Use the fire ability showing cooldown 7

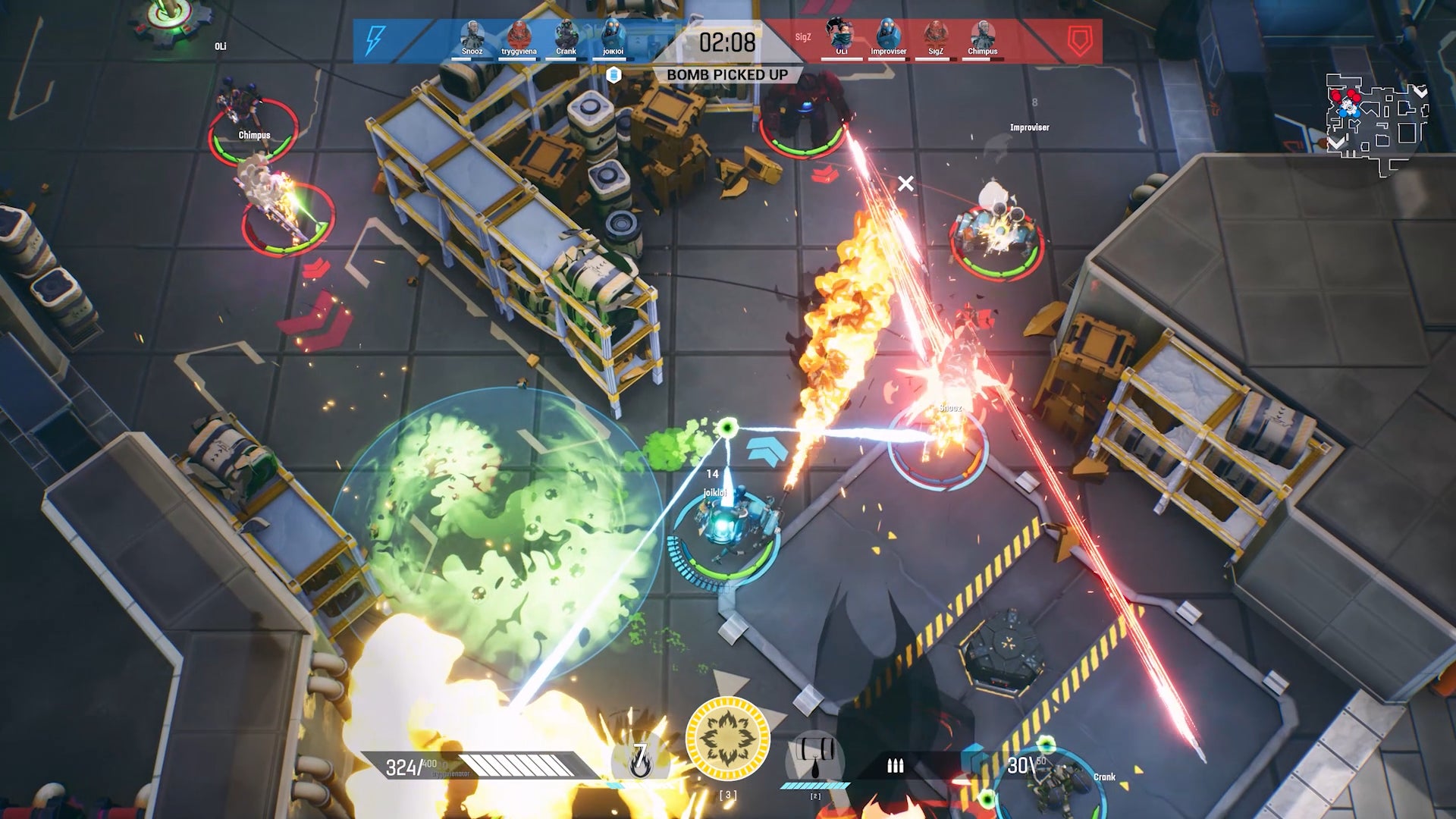640,757
